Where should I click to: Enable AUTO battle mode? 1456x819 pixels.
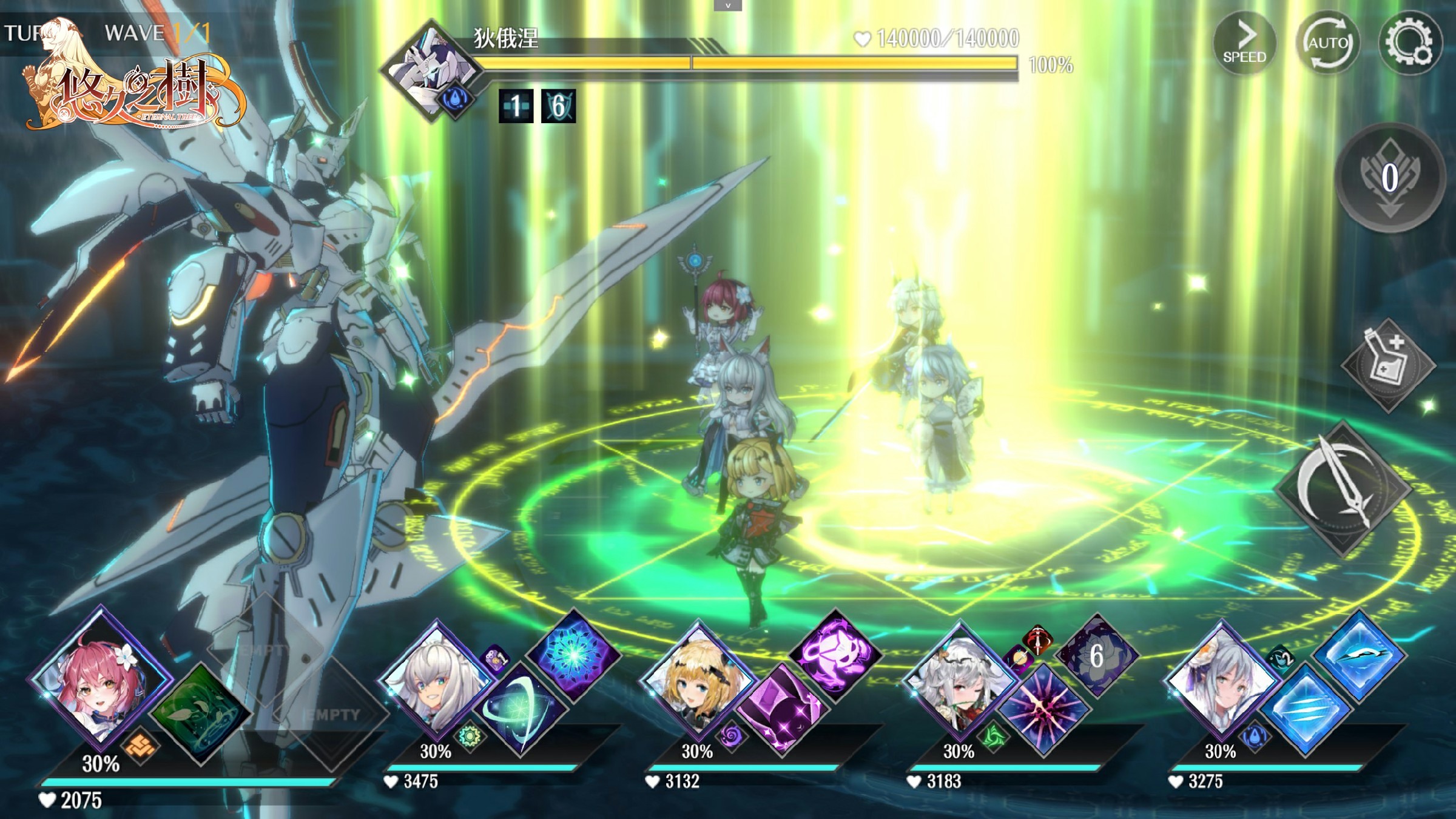1327,44
